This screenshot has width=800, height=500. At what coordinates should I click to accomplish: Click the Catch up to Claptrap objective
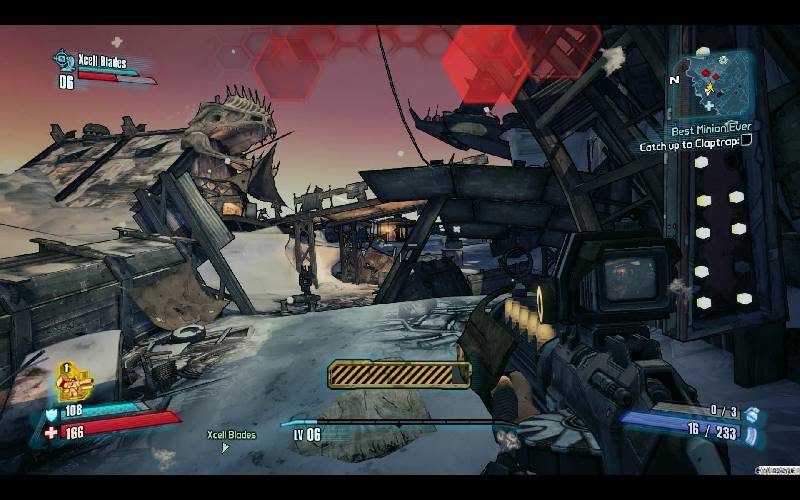coord(689,145)
